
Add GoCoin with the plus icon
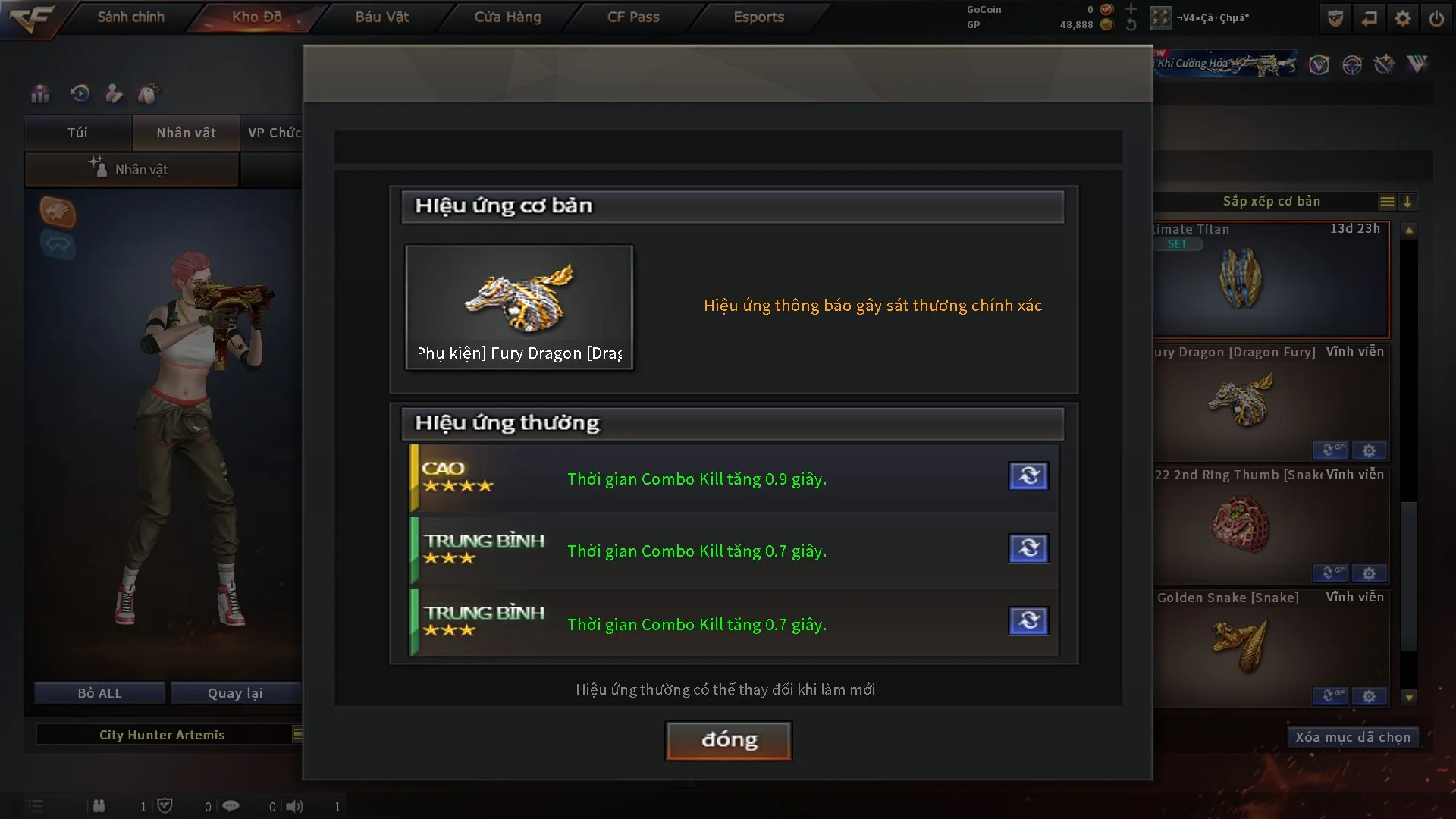[1131, 9]
